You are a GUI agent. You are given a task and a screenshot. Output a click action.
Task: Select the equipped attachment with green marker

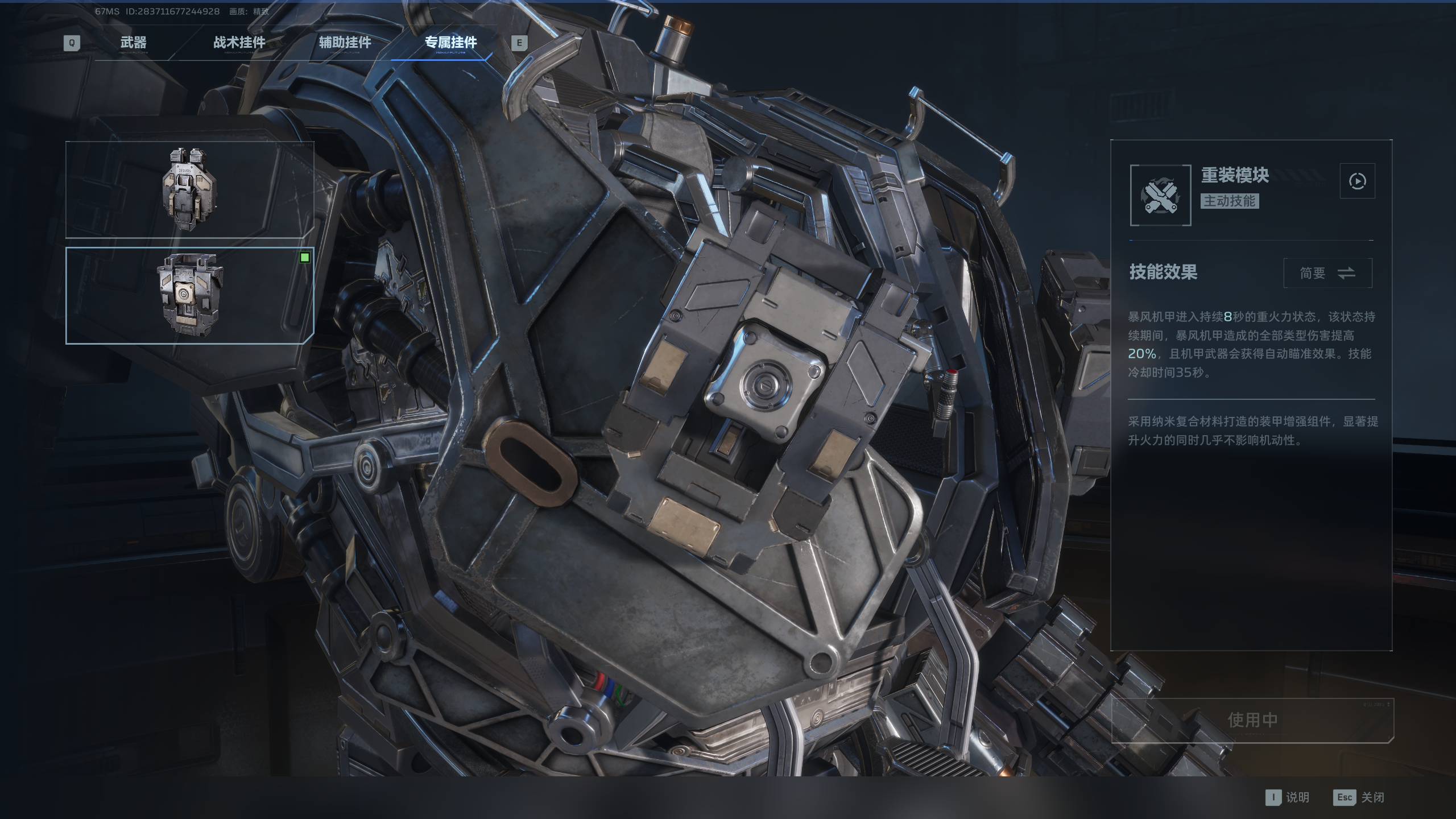[189, 295]
